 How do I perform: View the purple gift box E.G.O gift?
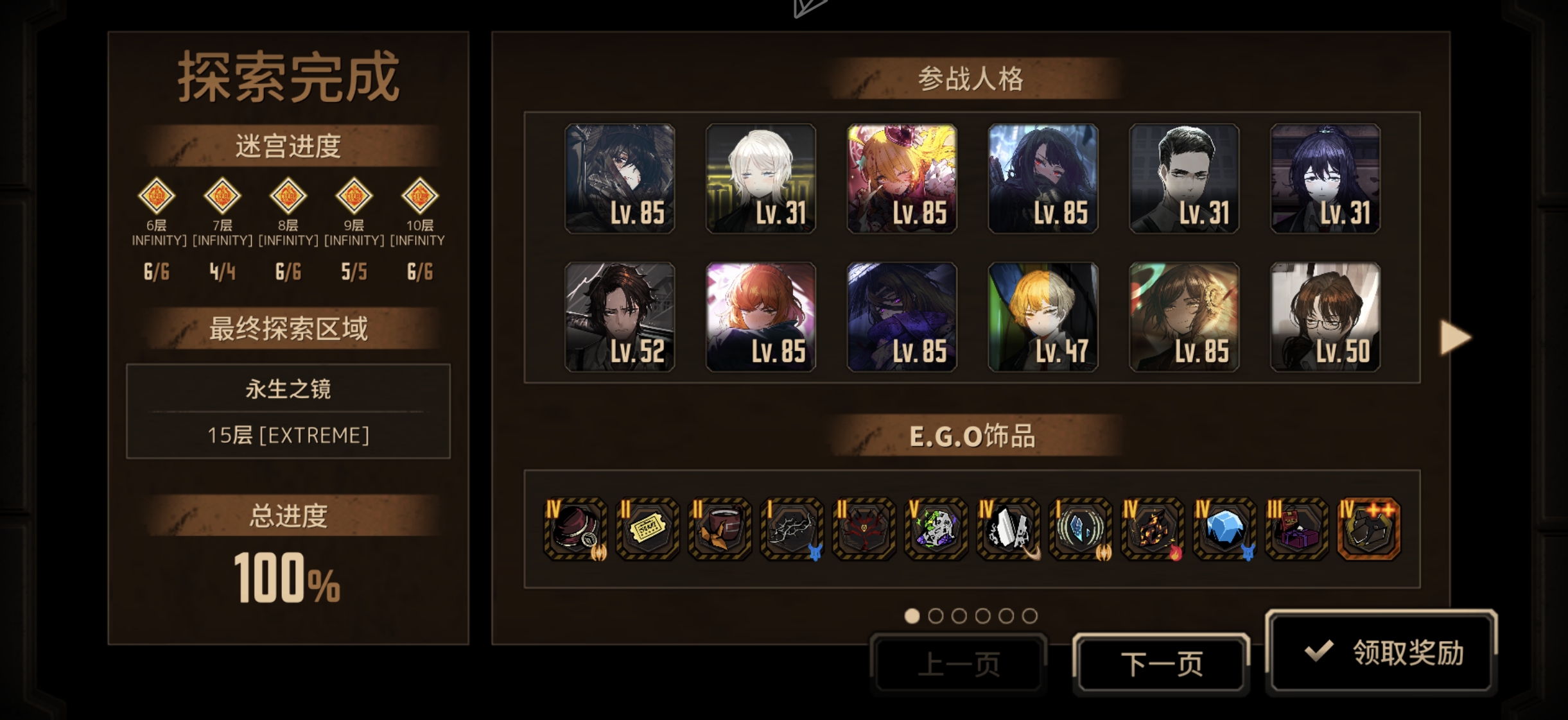(x=1296, y=529)
